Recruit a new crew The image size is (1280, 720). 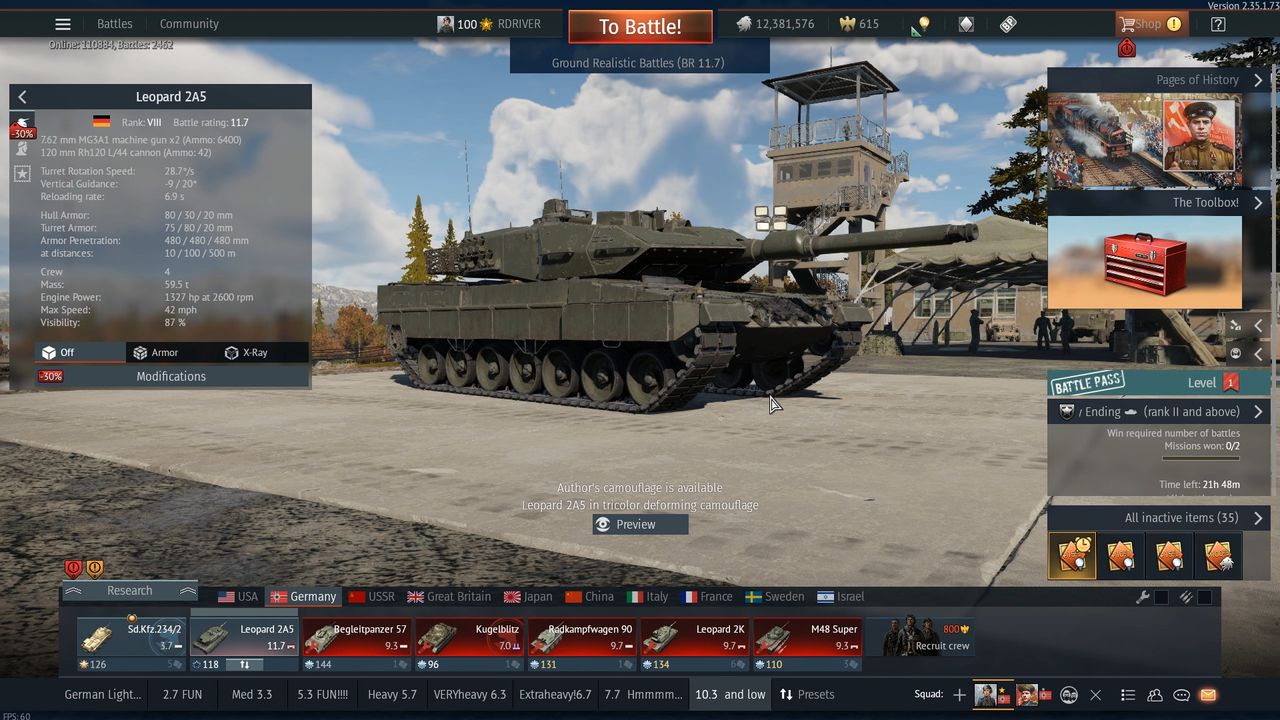[926, 638]
